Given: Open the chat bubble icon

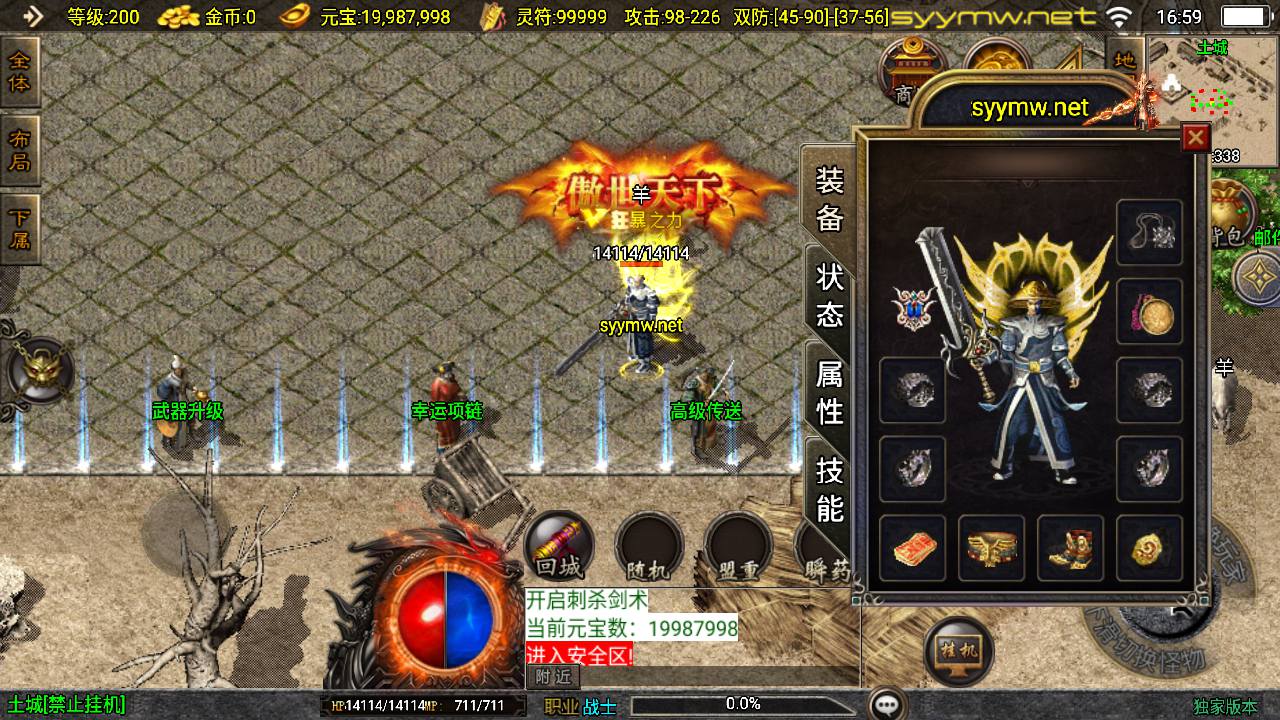Looking at the screenshot, I should 886,704.
